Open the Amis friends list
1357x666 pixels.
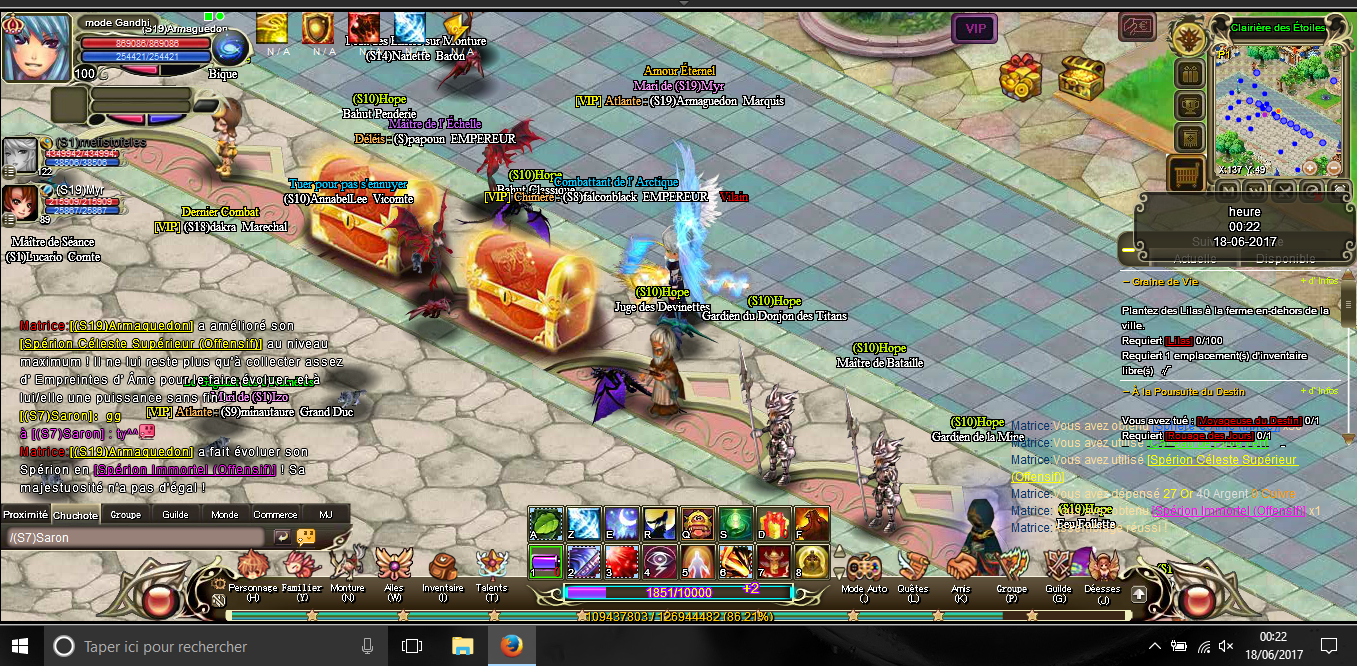coord(961,568)
